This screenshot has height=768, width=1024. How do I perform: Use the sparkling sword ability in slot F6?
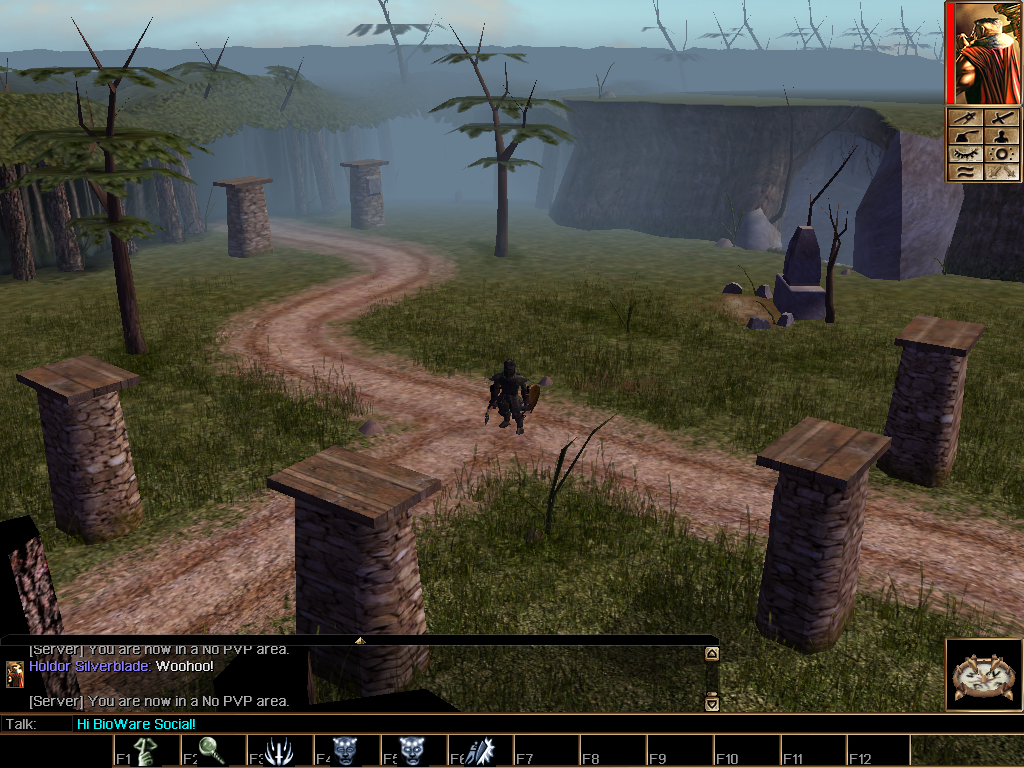point(479,751)
